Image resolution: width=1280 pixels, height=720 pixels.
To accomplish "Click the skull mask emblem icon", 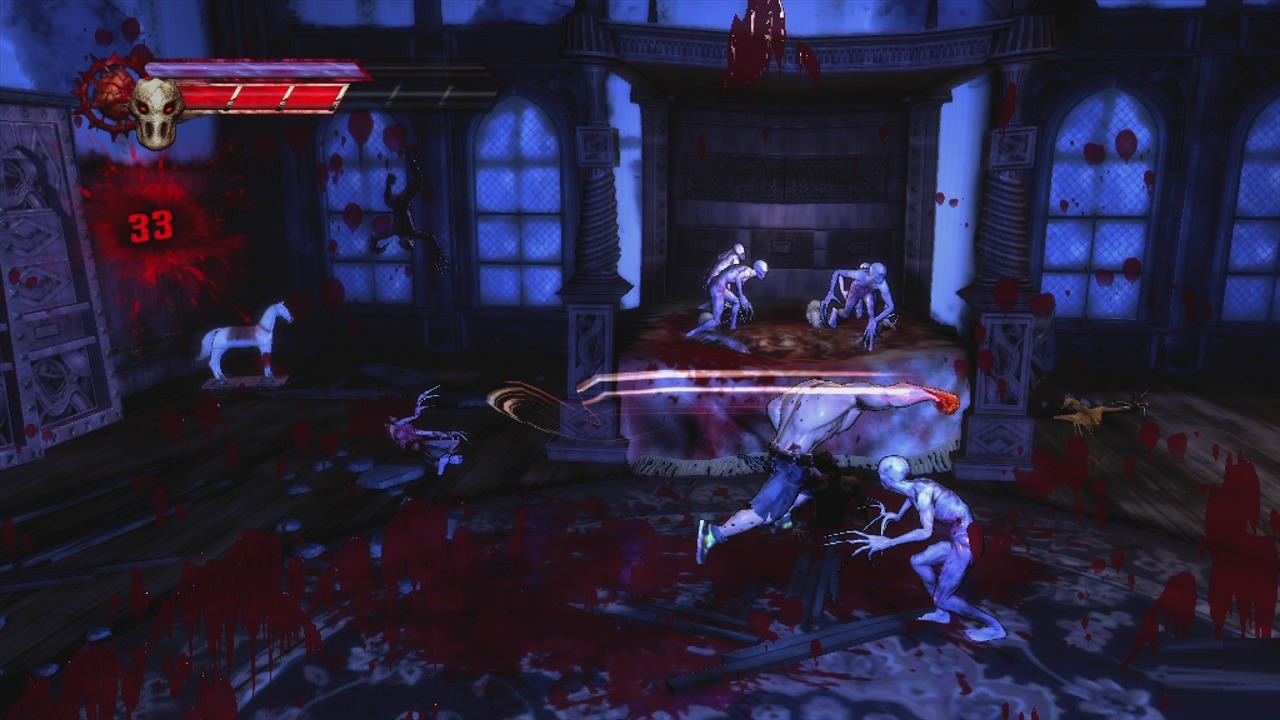I will point(157,110).
